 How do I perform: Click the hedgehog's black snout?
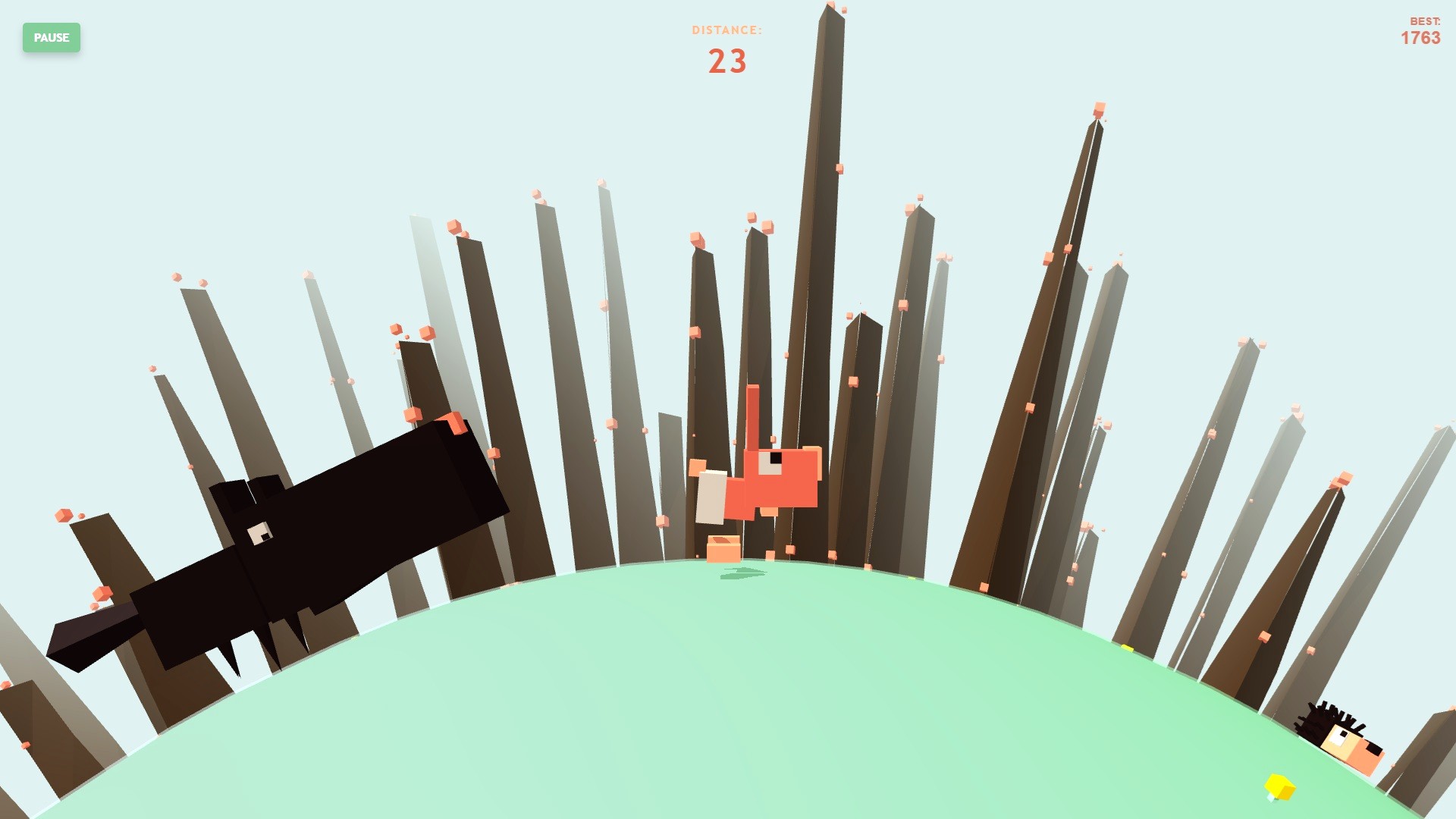(x=1374, y=751)
